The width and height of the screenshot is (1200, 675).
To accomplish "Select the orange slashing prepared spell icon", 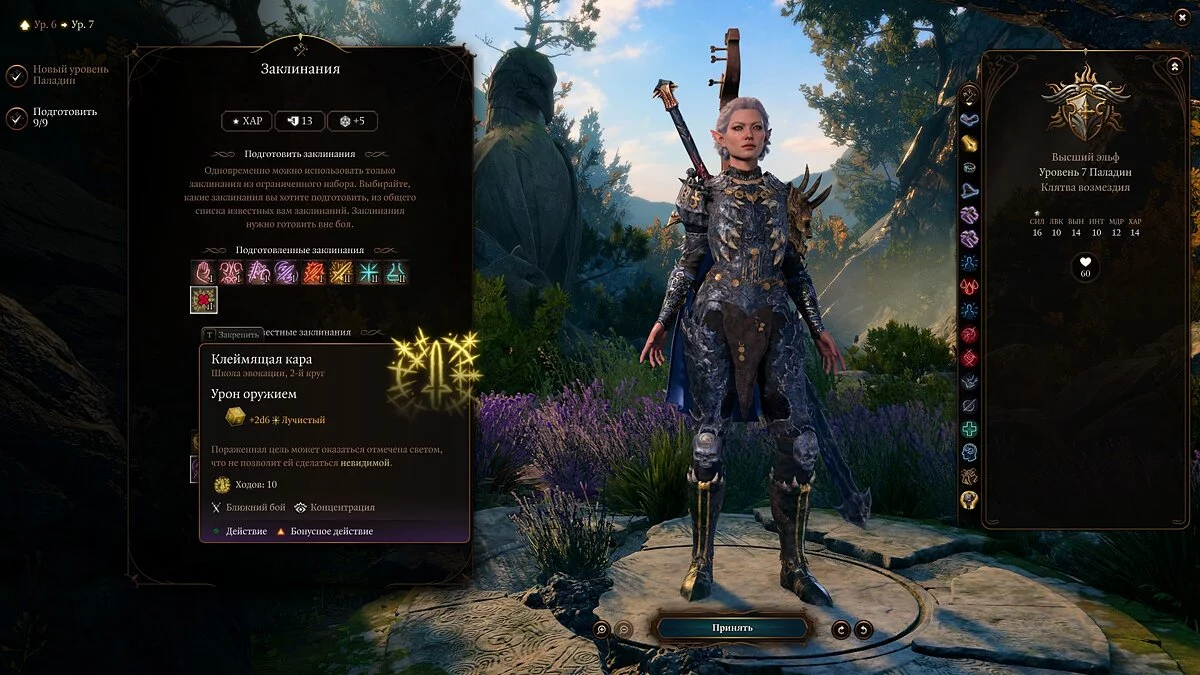I will [x=314, y=272].
